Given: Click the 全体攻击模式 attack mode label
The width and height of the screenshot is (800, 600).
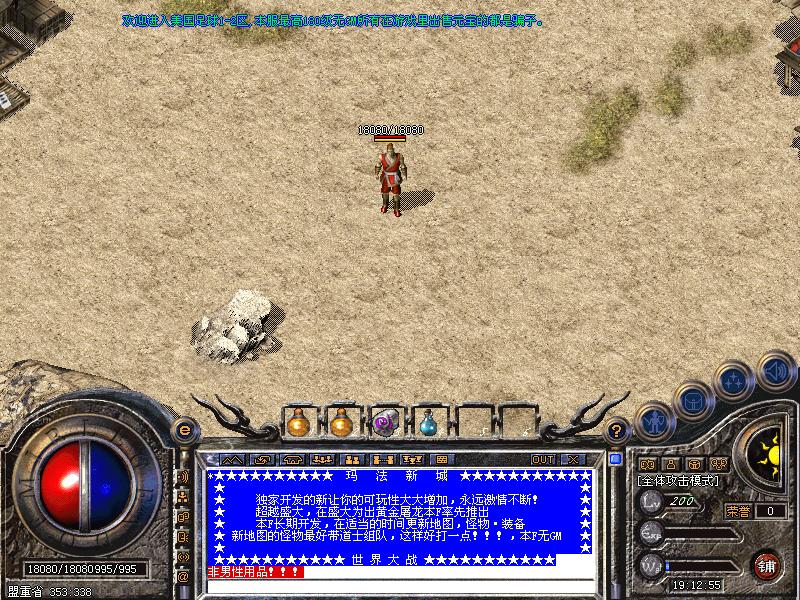Looking at the screenshot, I should [679, 481].
